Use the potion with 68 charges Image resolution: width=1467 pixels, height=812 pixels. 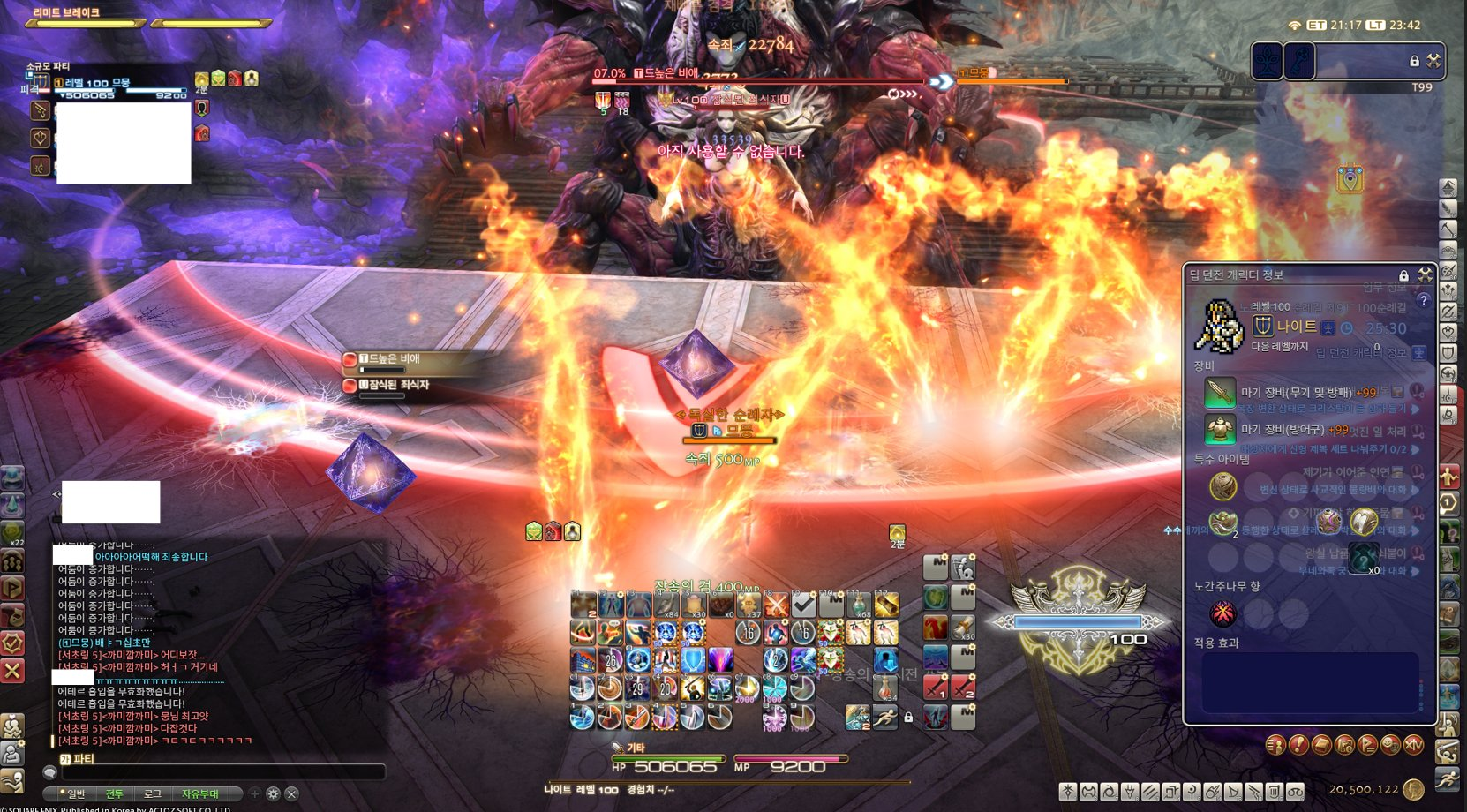tap(858, 605)
